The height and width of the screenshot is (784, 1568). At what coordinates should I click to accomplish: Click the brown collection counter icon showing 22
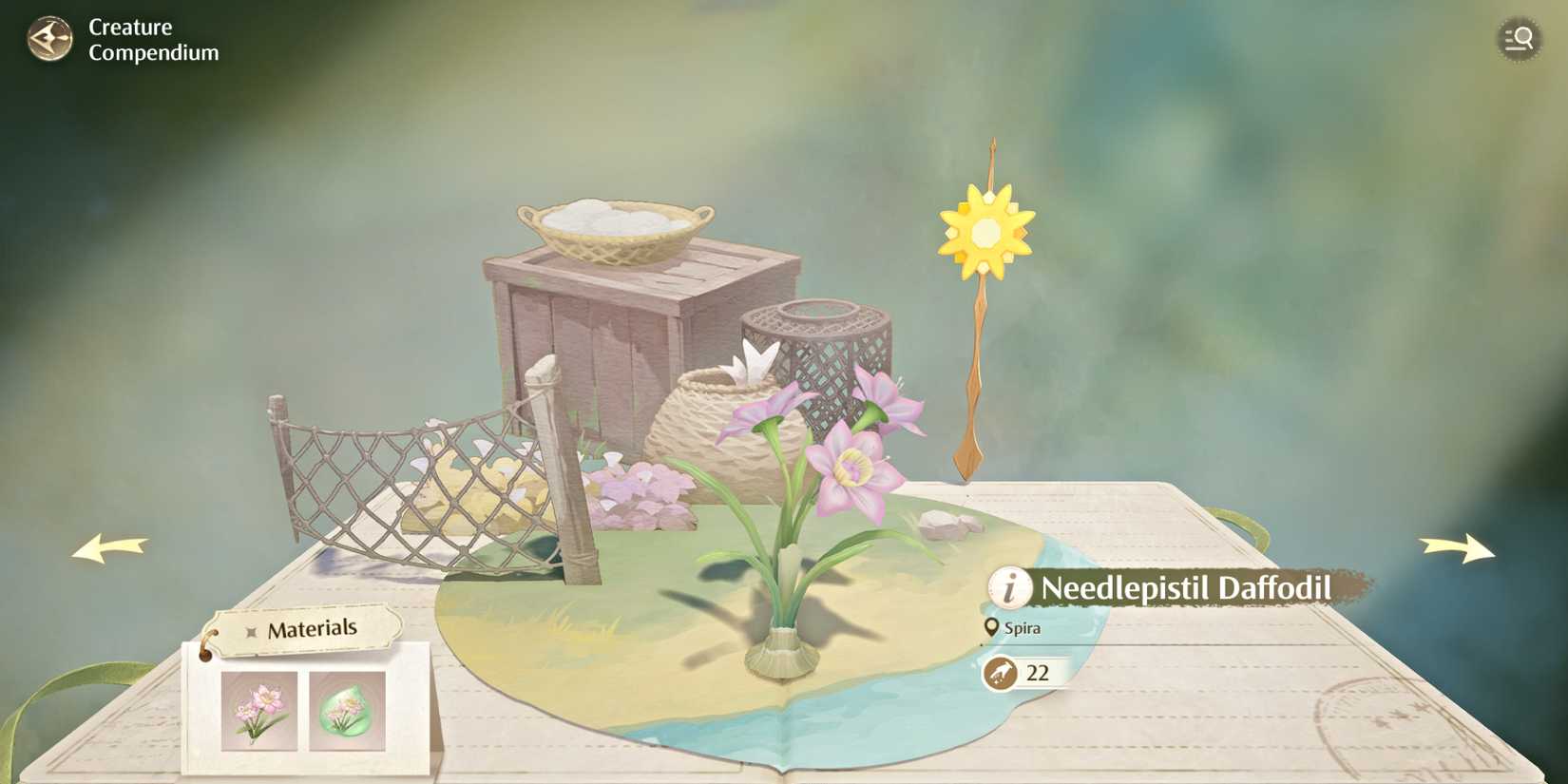click(1002, 674)
